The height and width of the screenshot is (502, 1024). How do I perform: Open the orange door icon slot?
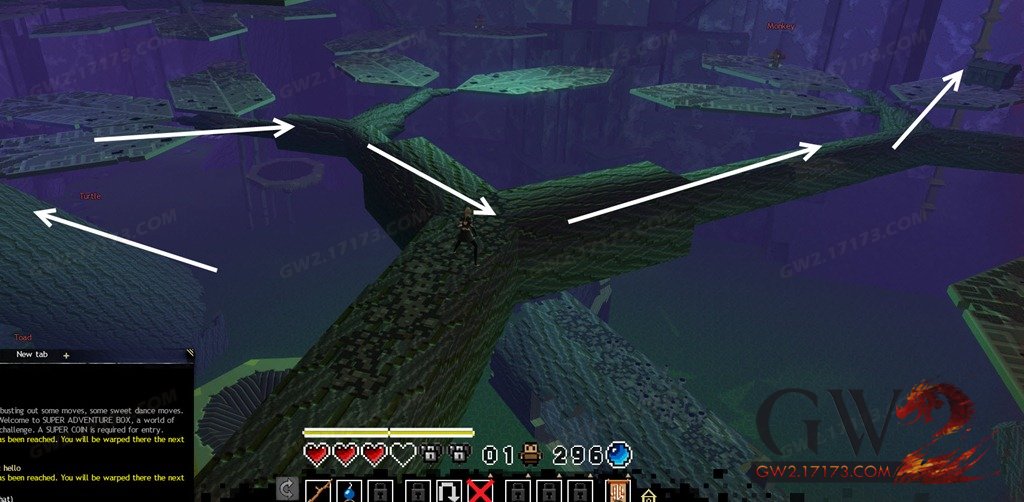tap(617, 491)
